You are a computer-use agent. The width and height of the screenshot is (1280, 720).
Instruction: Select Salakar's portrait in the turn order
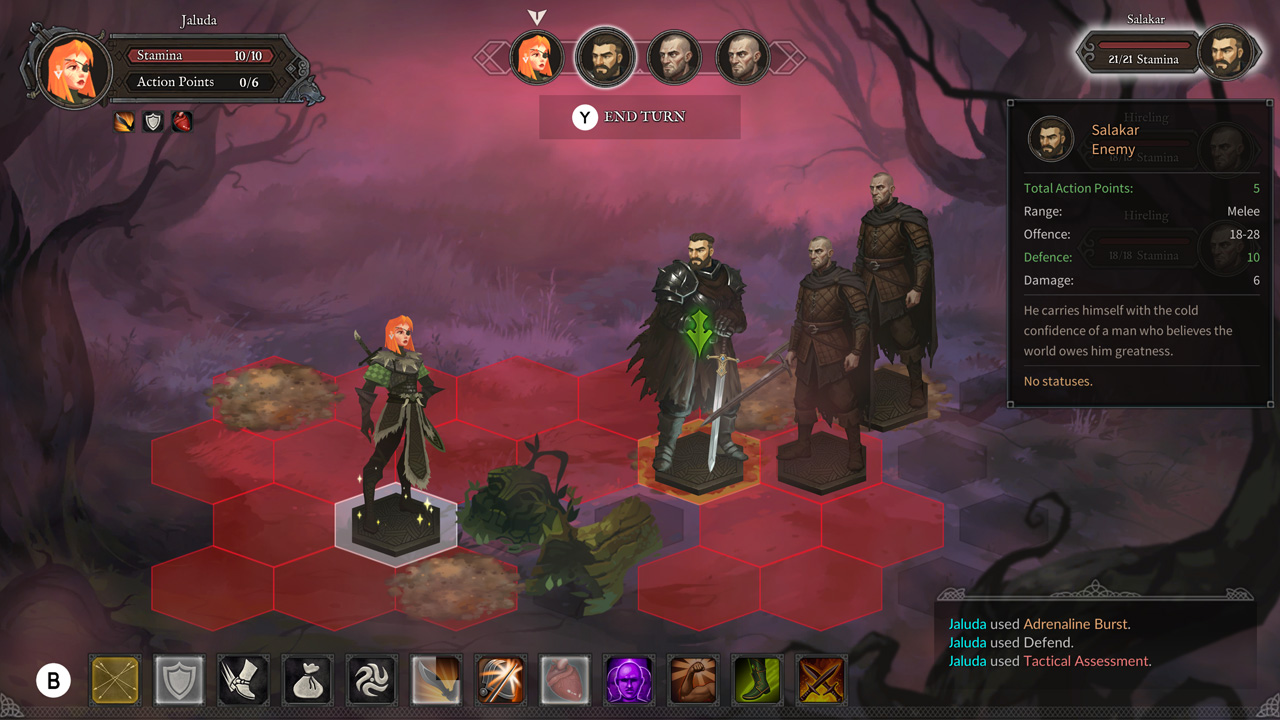(x=605, y=57)
